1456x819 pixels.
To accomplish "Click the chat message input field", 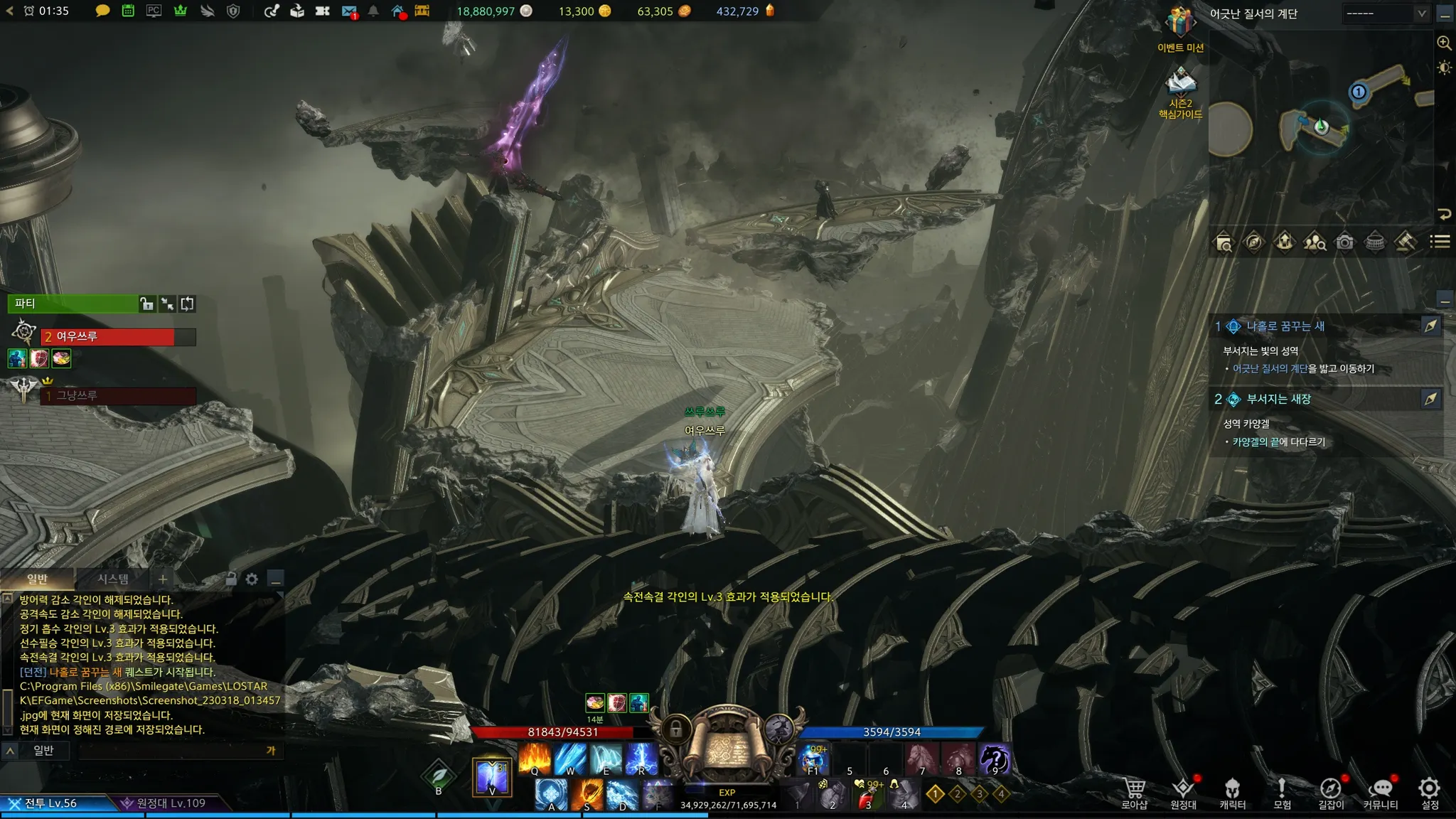I will pos(171,750).
